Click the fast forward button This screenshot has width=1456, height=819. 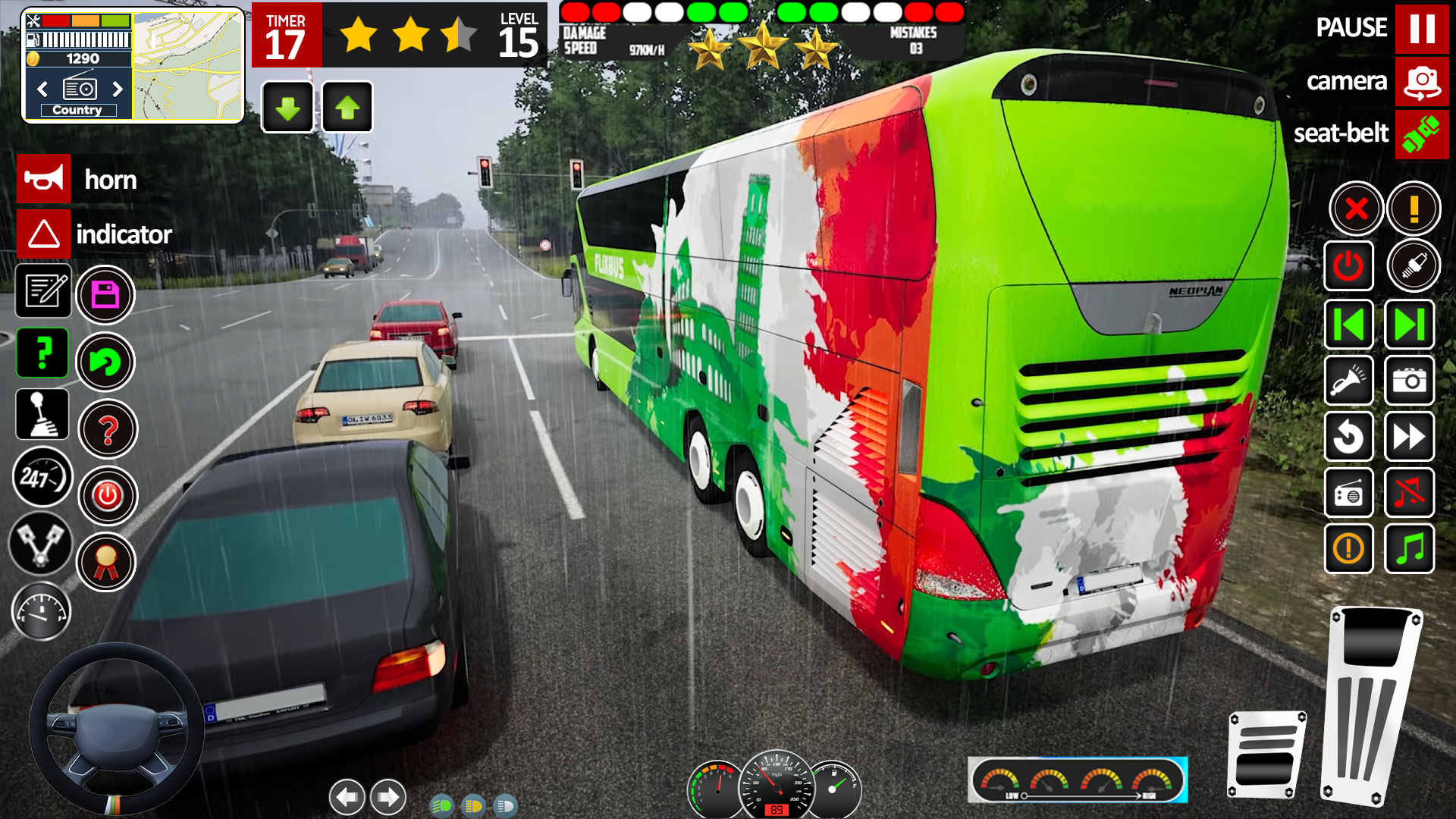point(1409,437)
